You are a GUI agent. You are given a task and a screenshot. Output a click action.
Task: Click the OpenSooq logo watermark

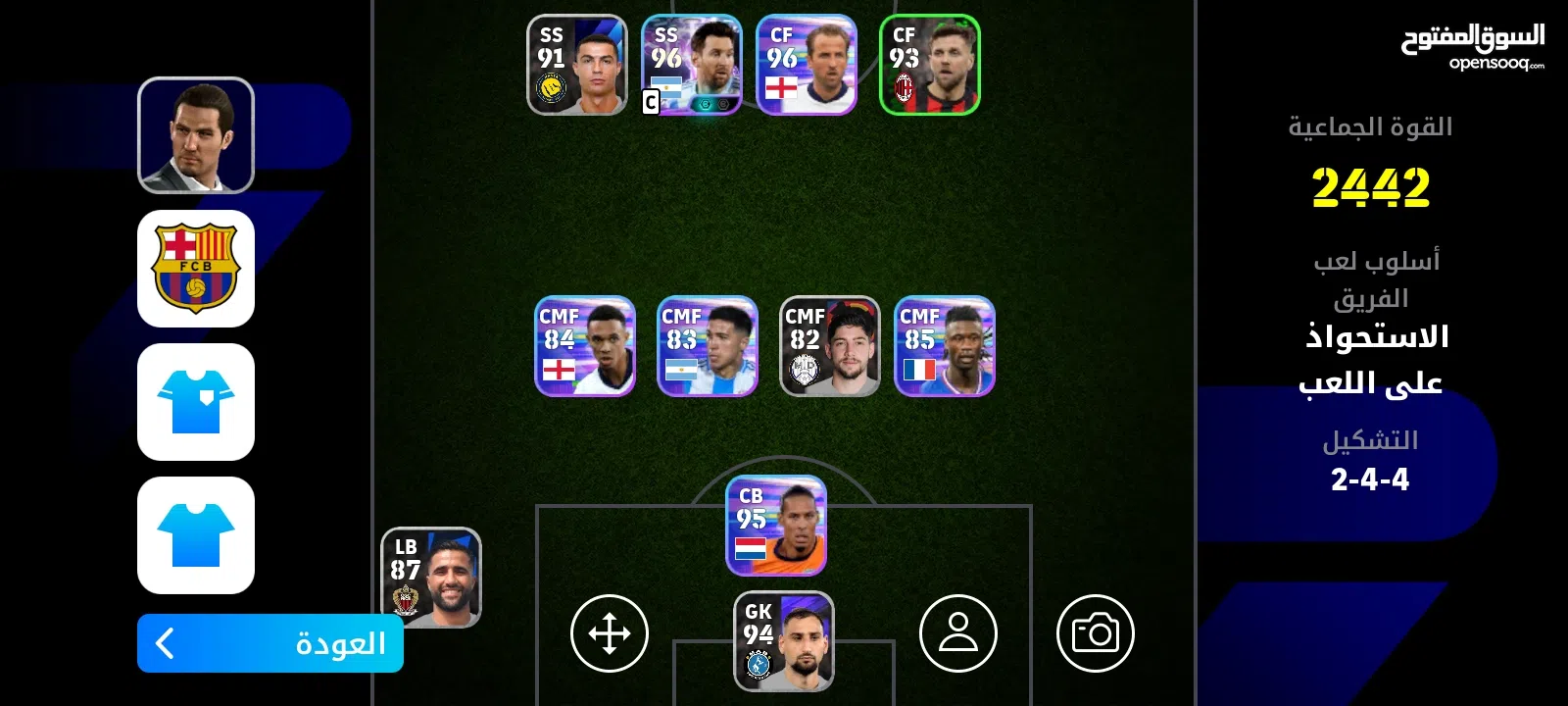point(1472,46)
